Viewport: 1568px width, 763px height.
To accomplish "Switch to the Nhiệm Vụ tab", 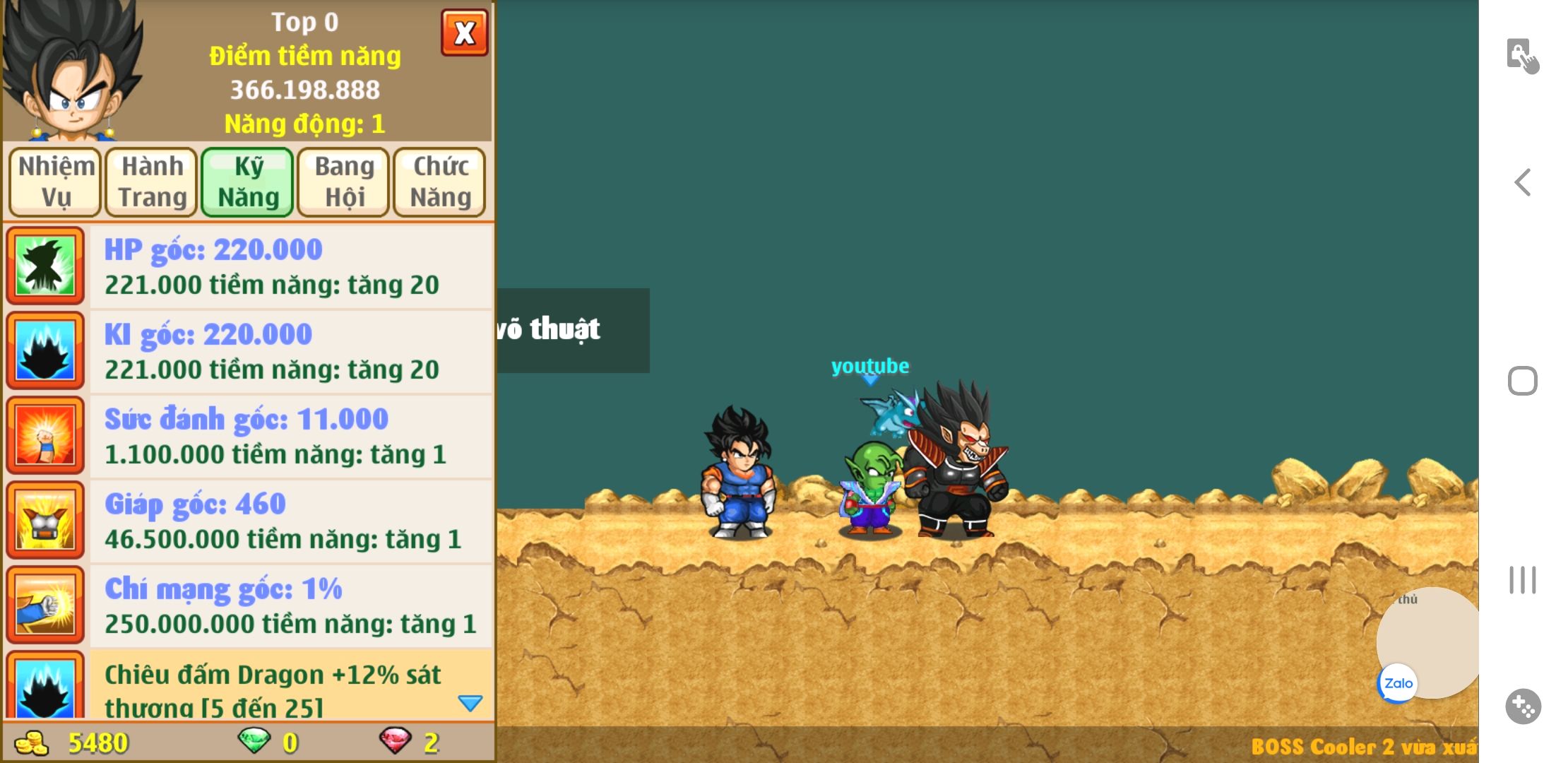I will coord(56,182).
